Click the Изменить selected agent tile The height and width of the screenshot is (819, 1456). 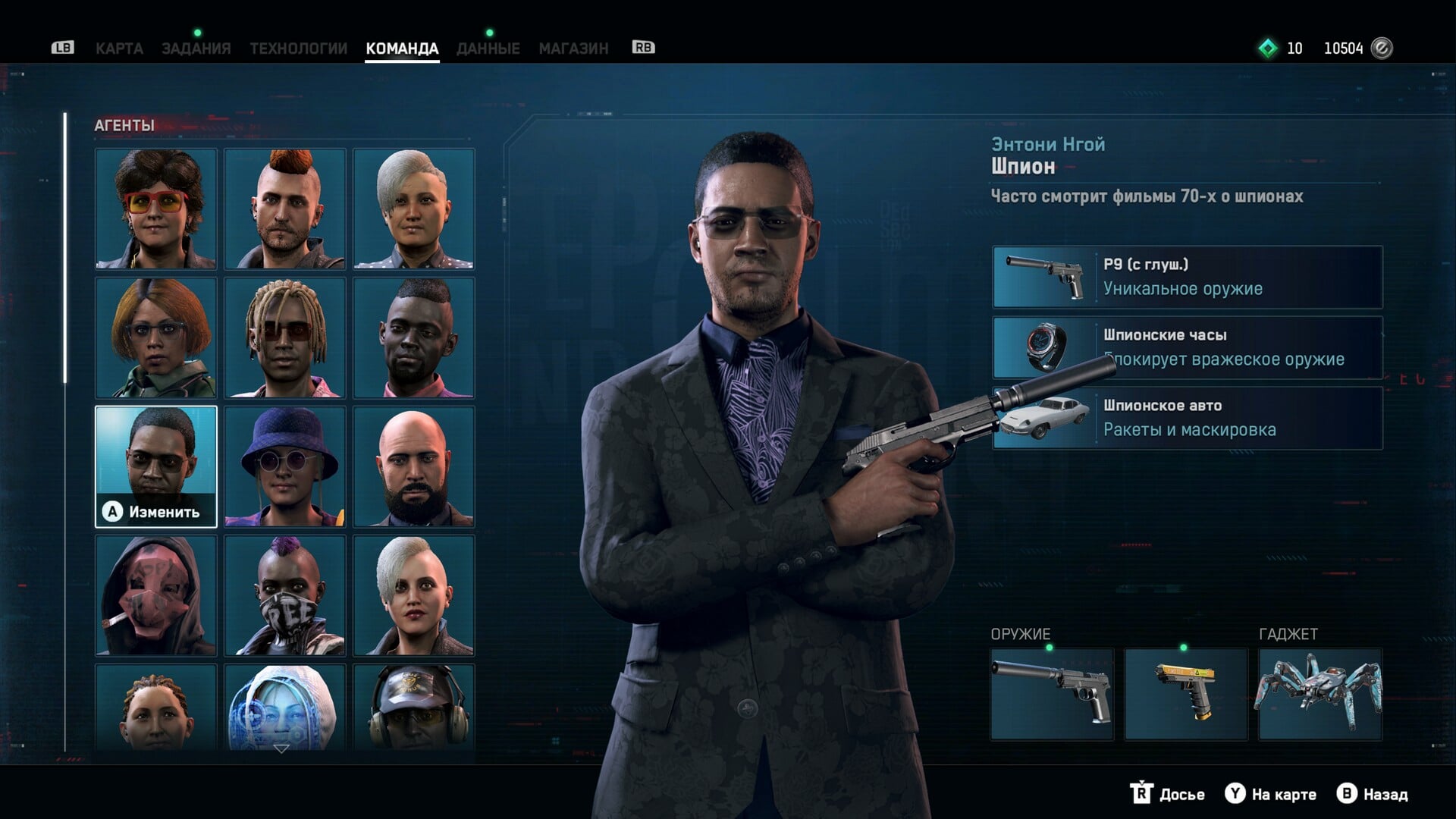point(156,466)
